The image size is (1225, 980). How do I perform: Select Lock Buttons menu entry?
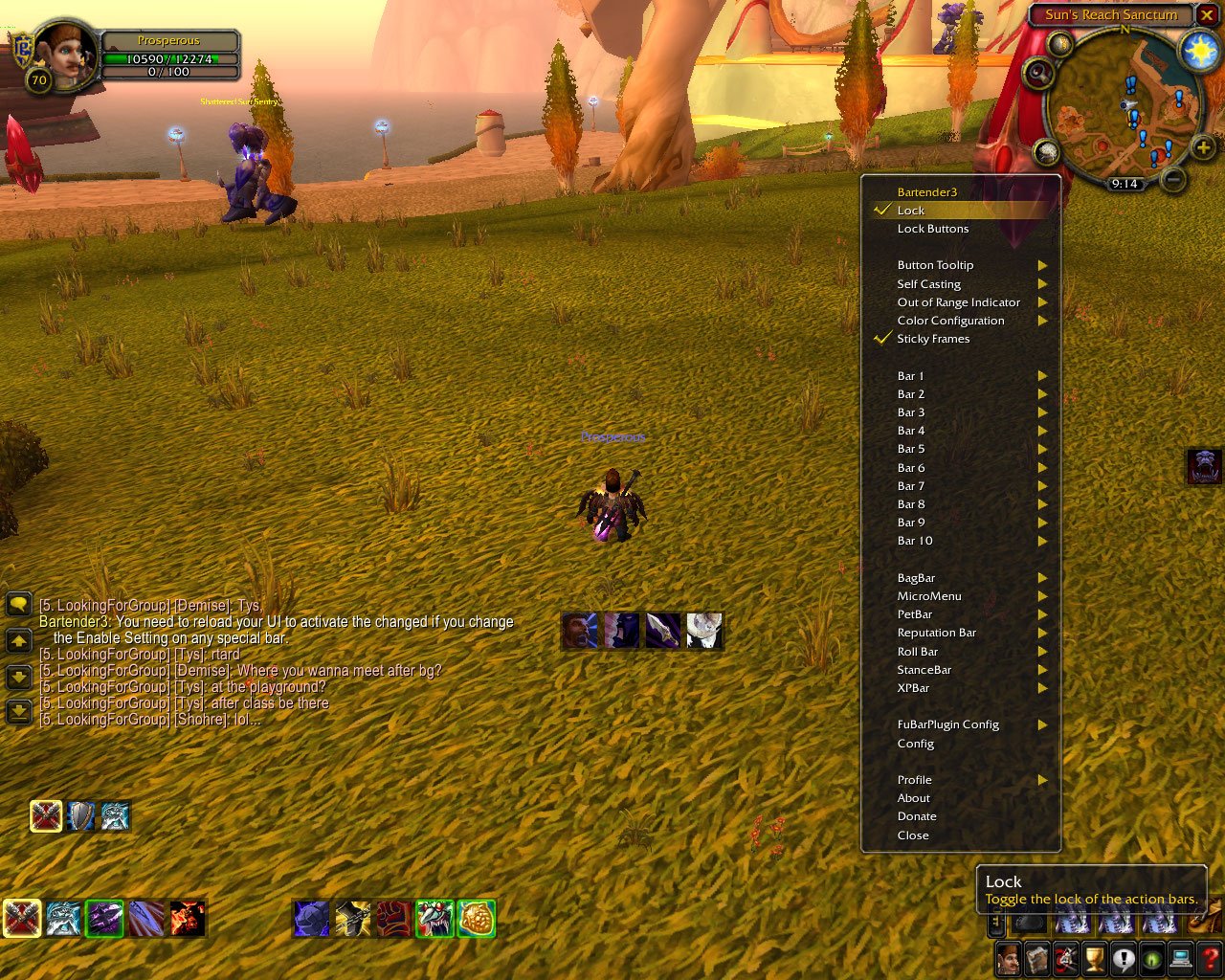[933, 229]
